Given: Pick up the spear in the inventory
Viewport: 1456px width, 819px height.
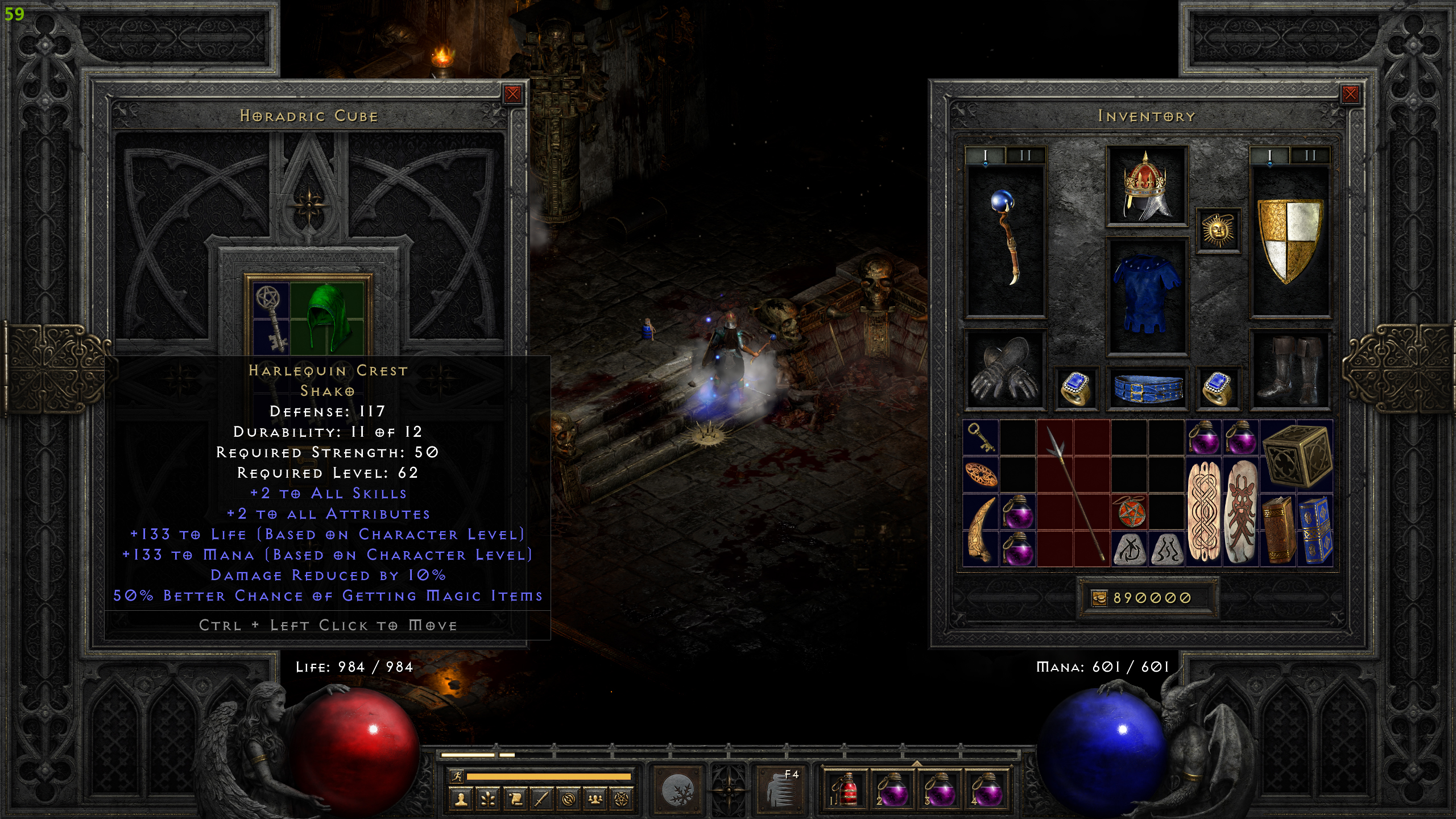Looking at the screenshot, I should click(x=1073, y=494).
